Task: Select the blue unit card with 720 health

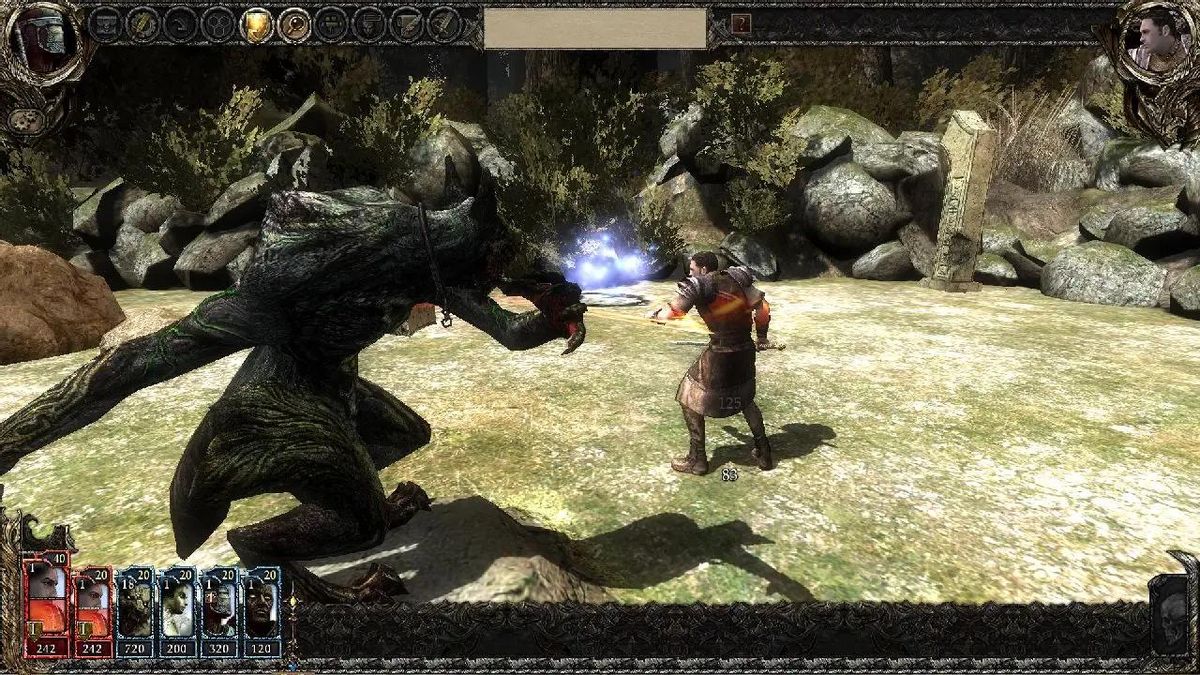Action: [135, 612]
